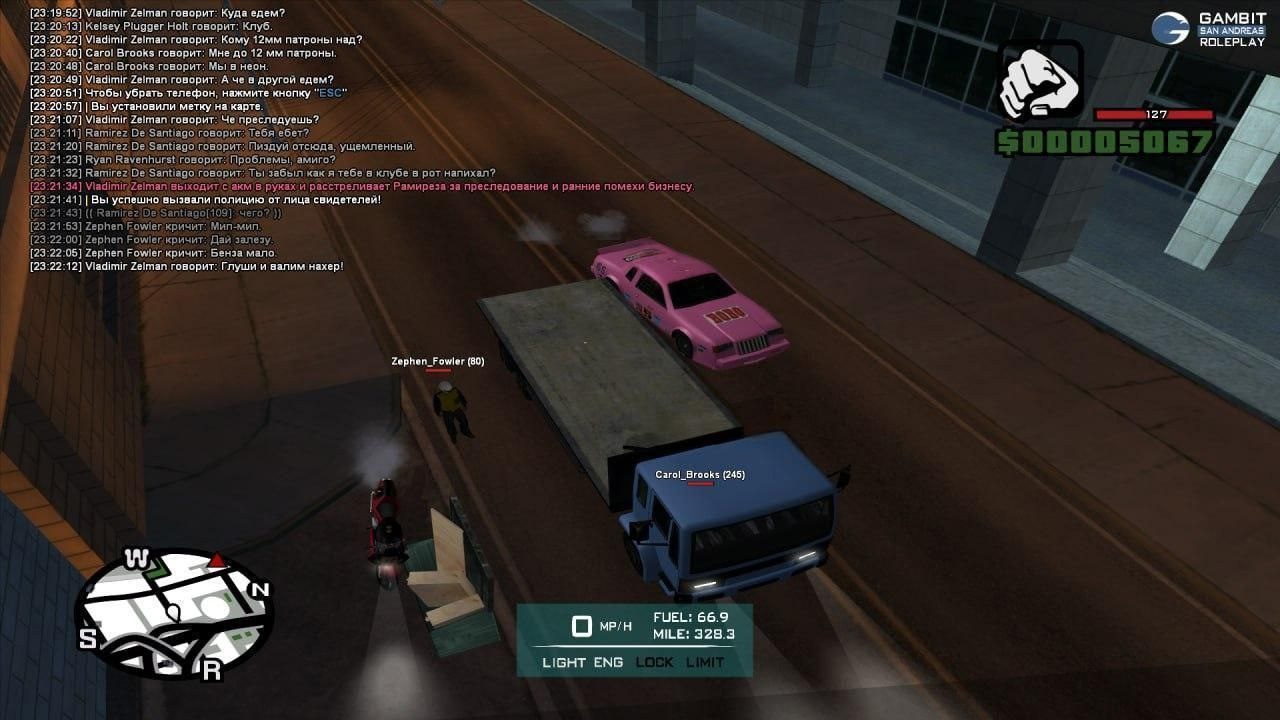Select the Carol_Brooks player name tag
Screen dimensions: 1280x720
coord(699,474)
